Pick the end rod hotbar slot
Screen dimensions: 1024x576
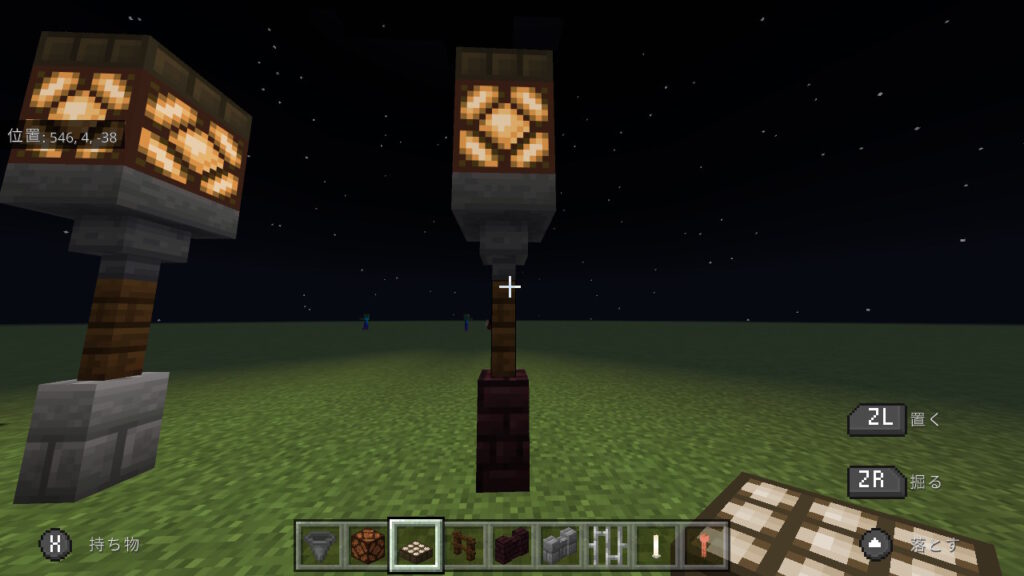coord(655,546)
